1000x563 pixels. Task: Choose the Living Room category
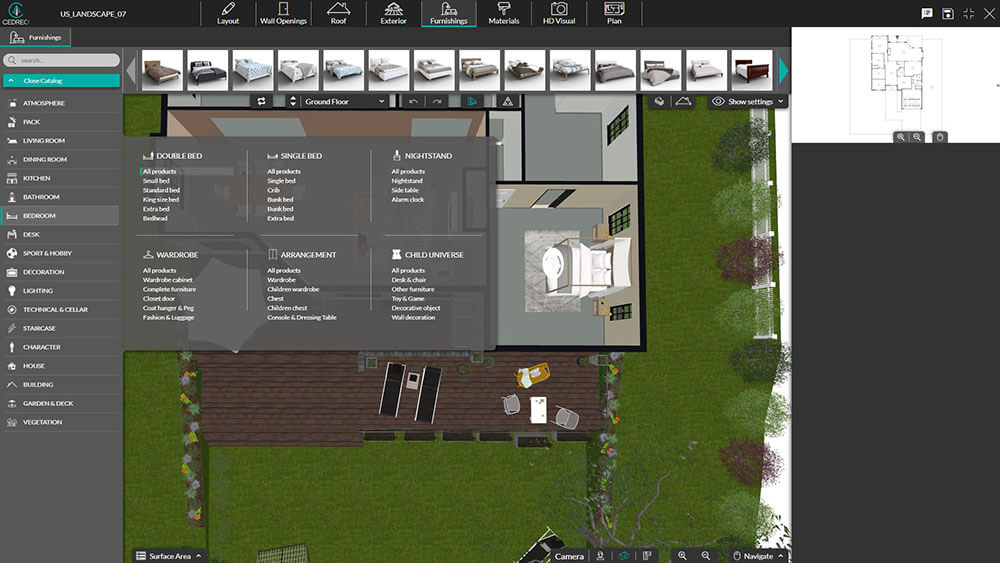(x=44, y=141)
